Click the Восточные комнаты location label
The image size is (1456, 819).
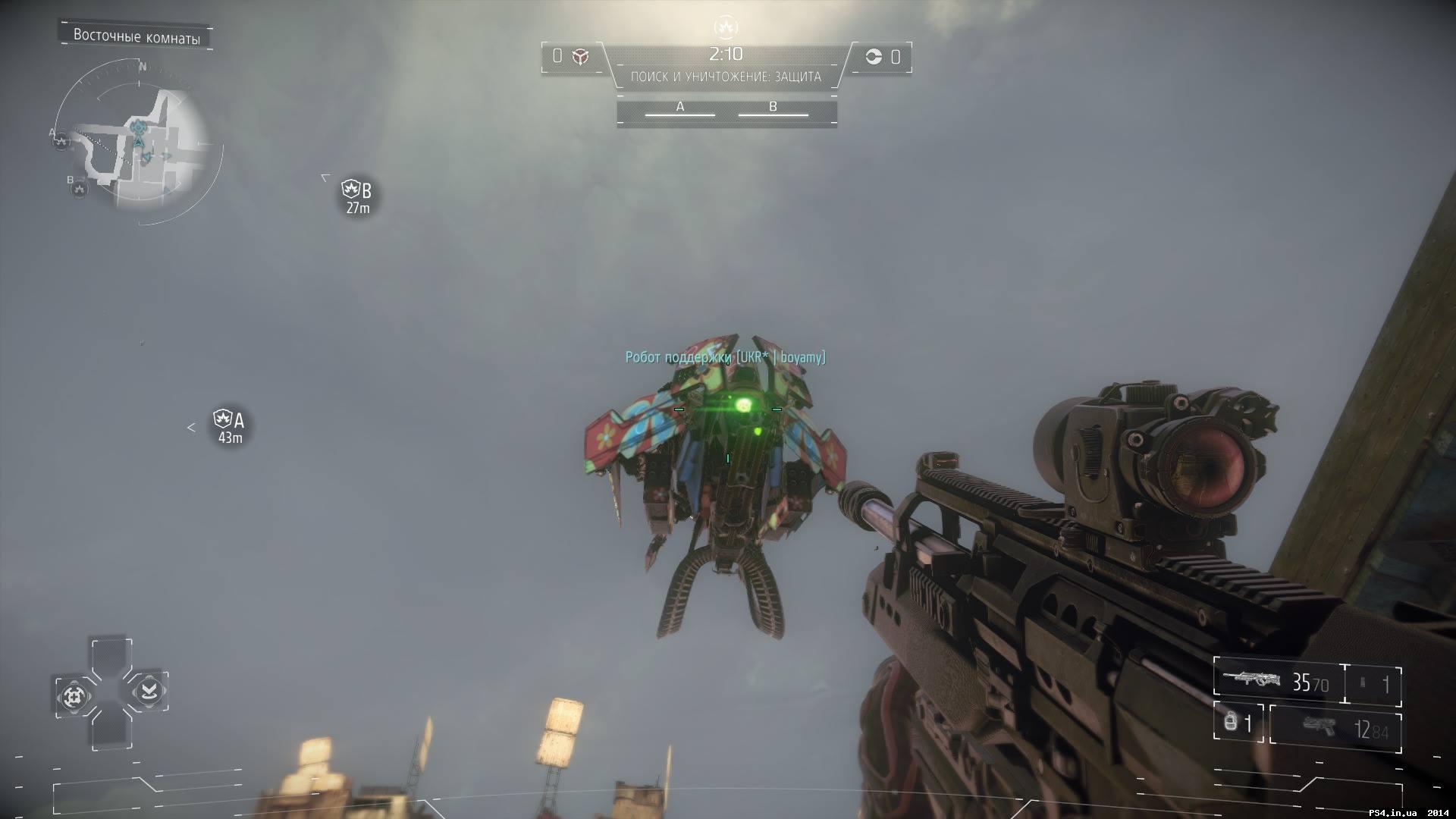(x=136, y=34)
